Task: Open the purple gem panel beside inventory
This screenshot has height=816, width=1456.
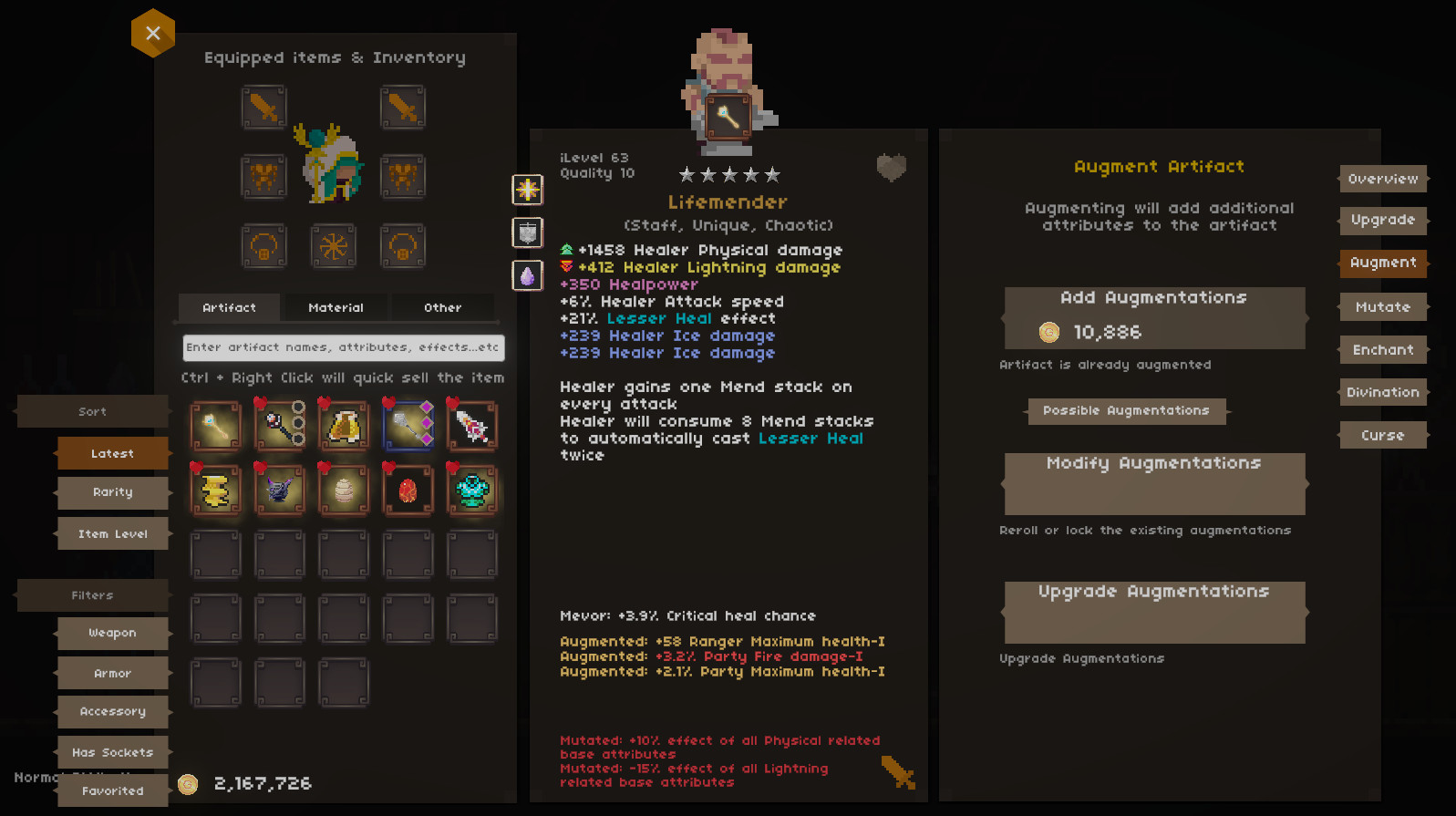Action: point(527,275)
